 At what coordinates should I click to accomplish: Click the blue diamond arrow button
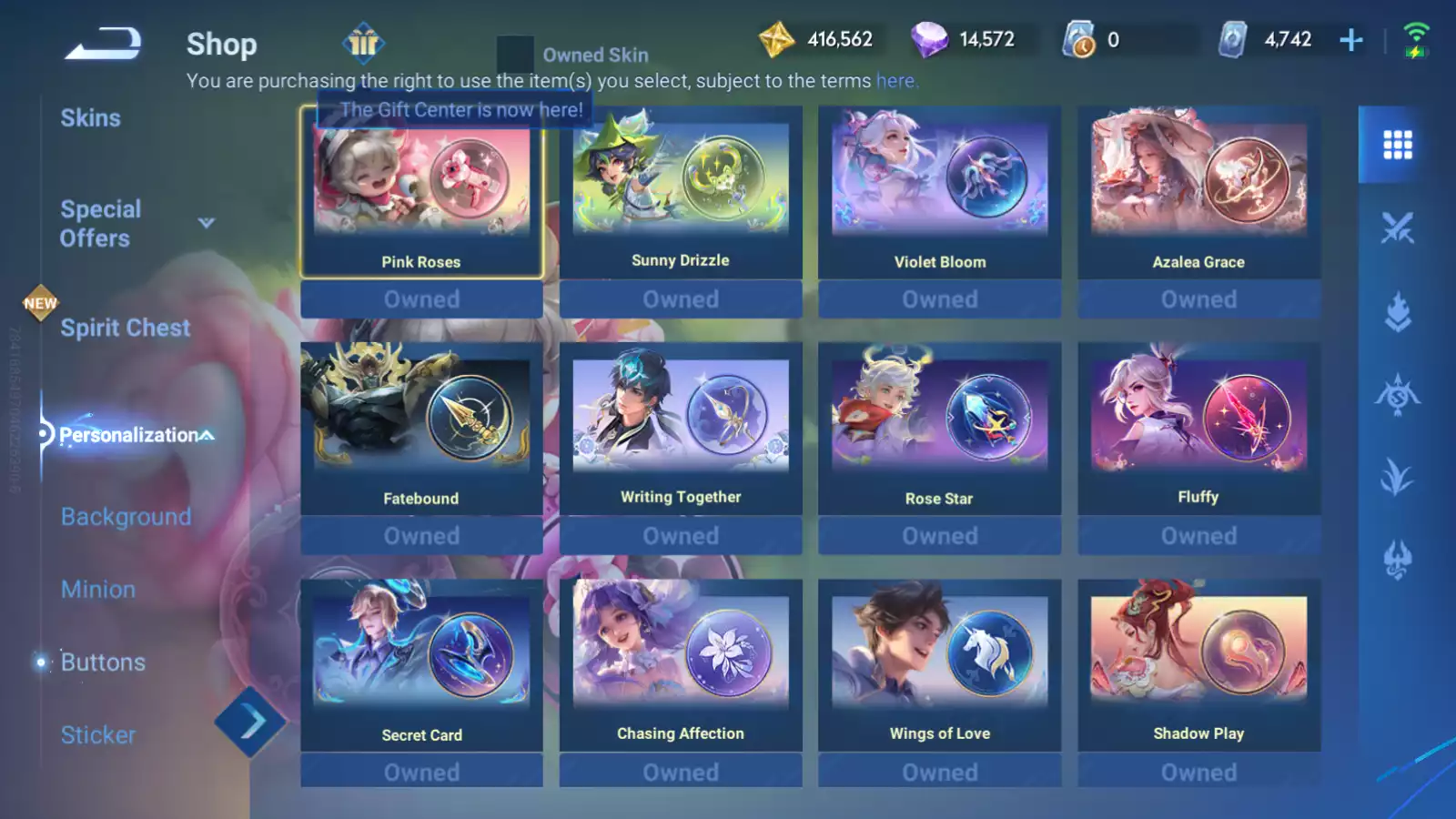click(250, 723)
